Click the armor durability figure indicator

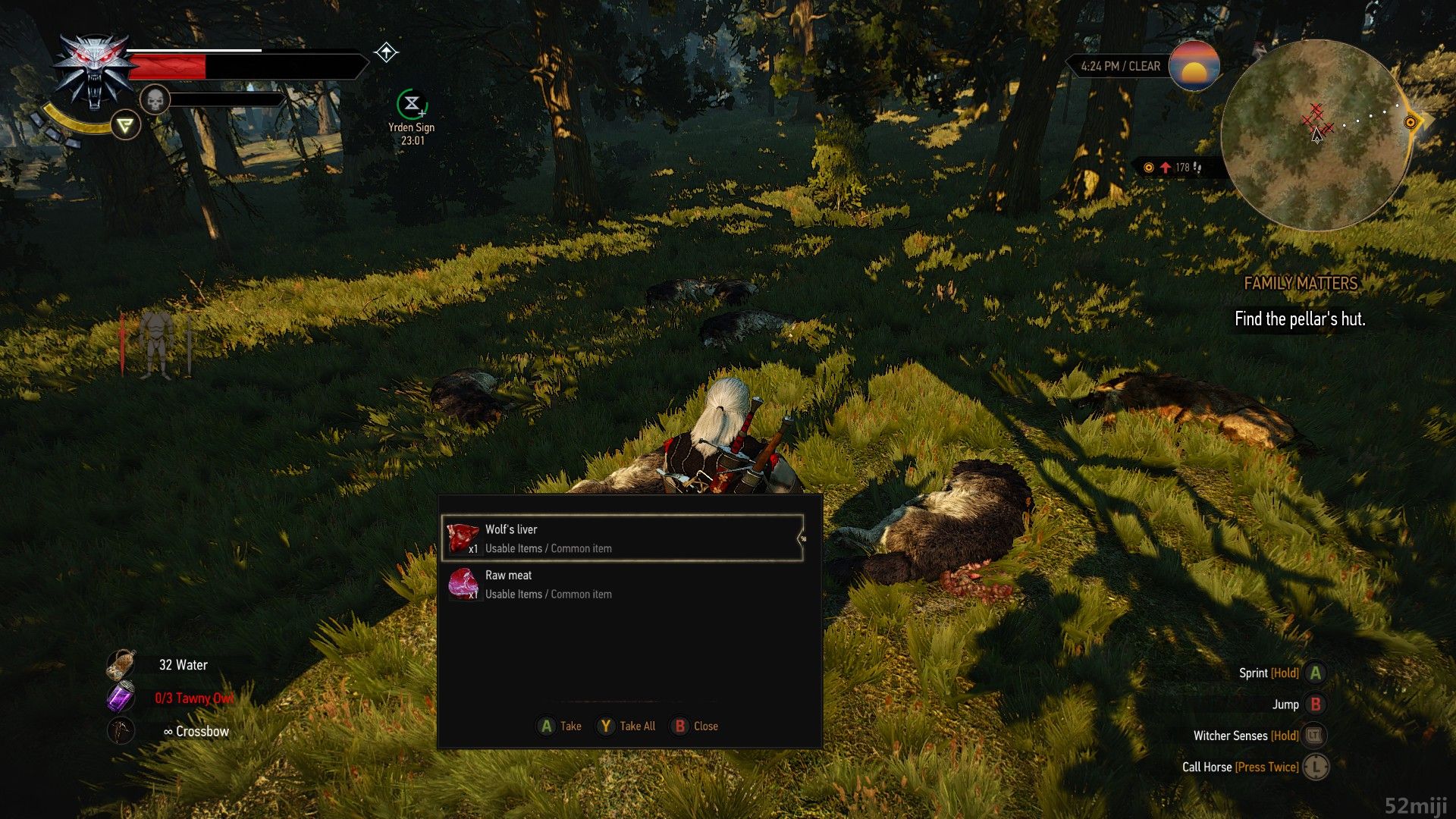tap(156, 345)
